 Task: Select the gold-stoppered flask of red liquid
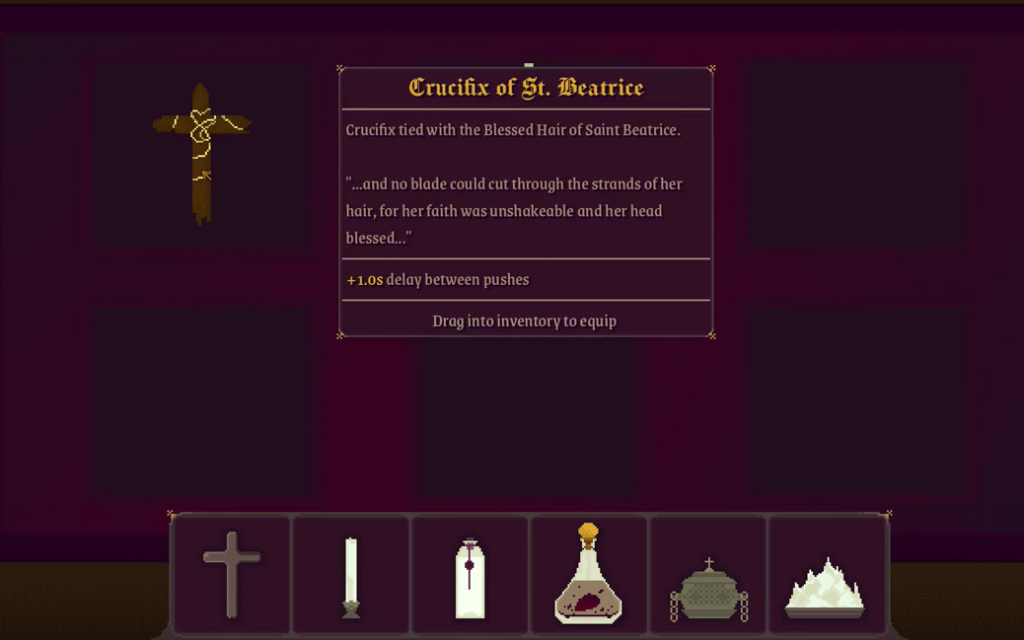pos(588,574)
